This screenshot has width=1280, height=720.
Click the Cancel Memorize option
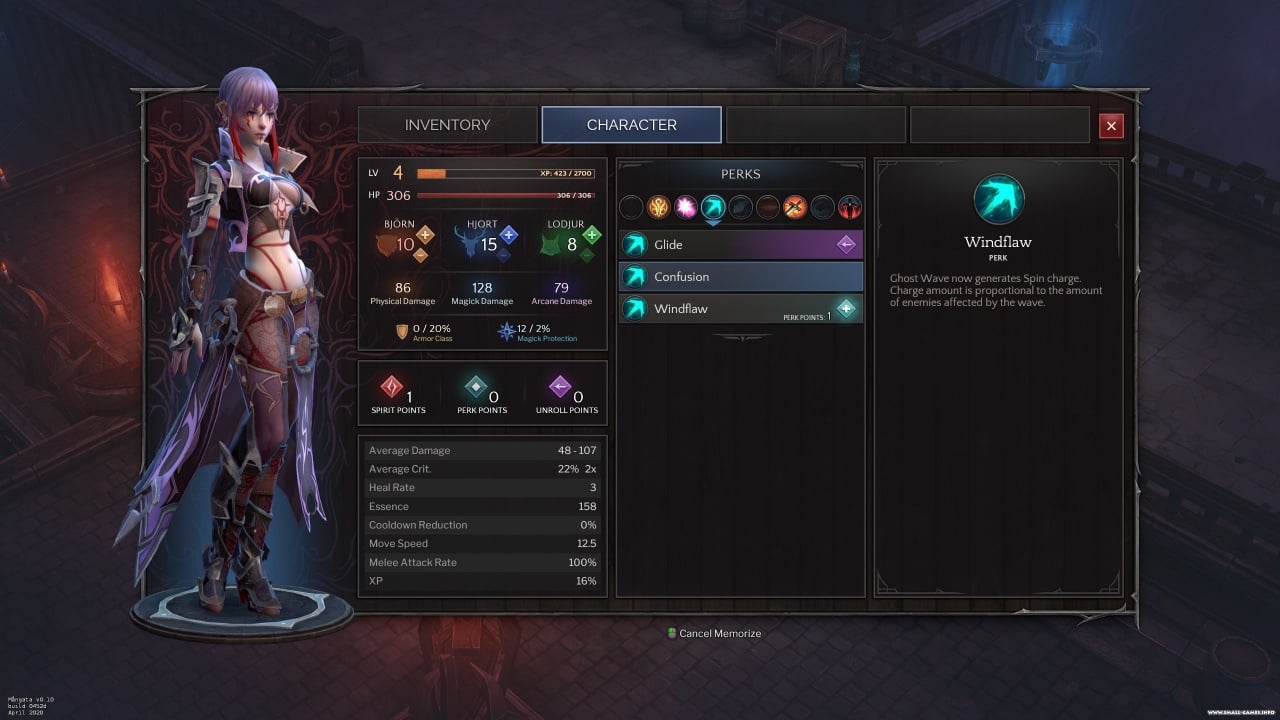pyautogui.click(x=719, y=633)
